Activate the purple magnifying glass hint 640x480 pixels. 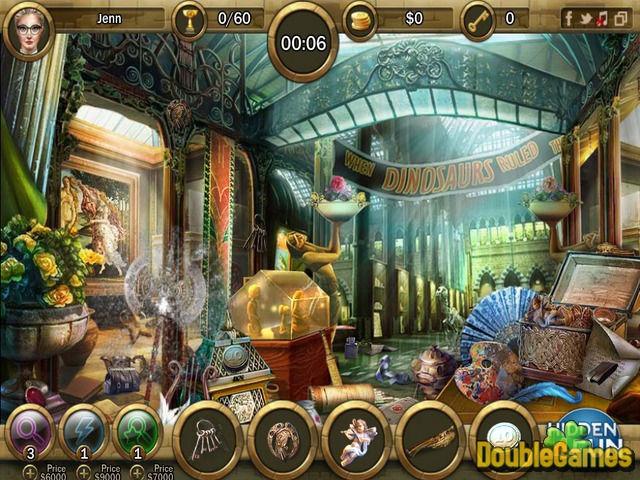click(30, 432)
